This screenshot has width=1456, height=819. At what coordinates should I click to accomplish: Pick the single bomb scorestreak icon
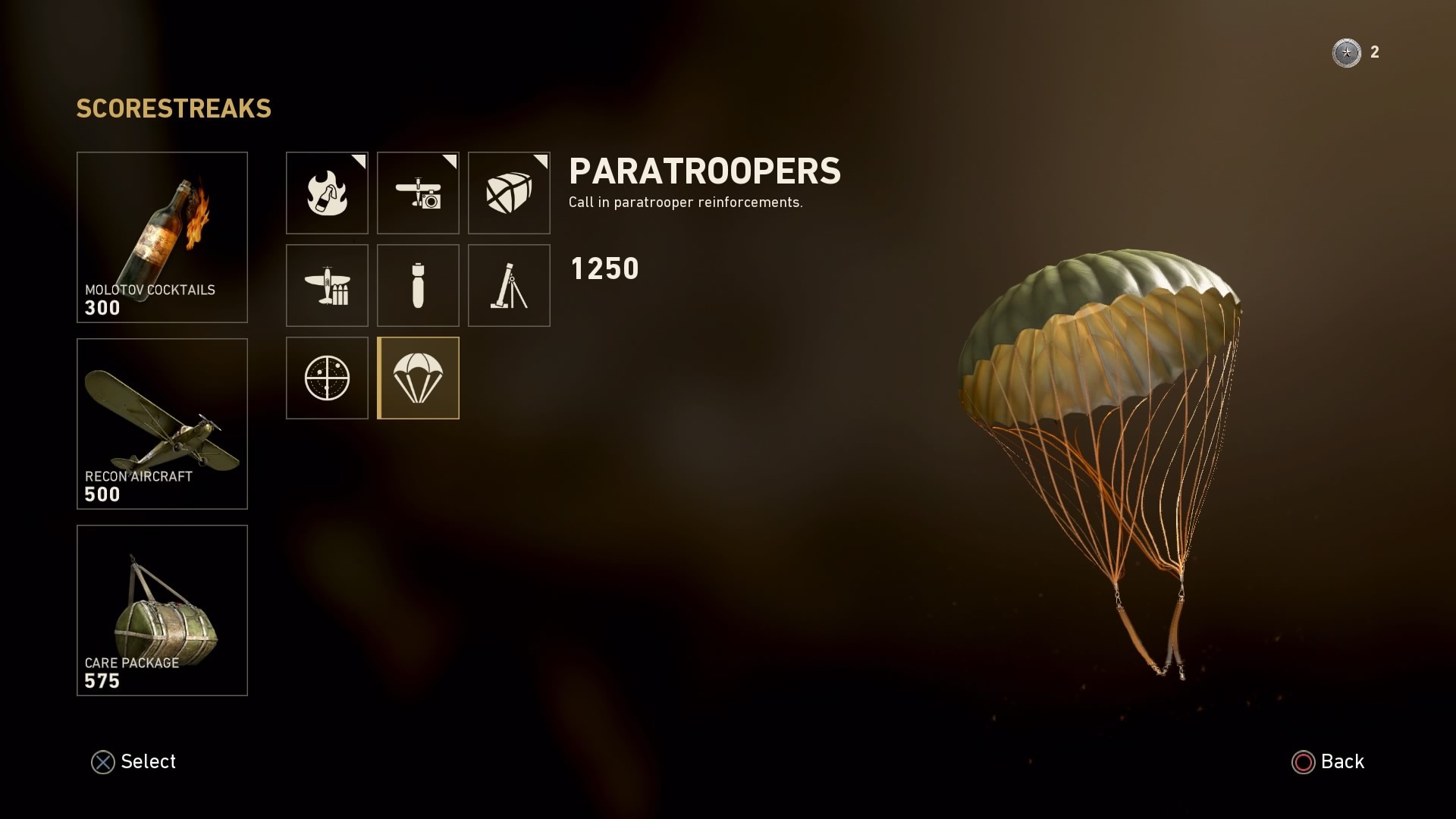coord(418,285)
